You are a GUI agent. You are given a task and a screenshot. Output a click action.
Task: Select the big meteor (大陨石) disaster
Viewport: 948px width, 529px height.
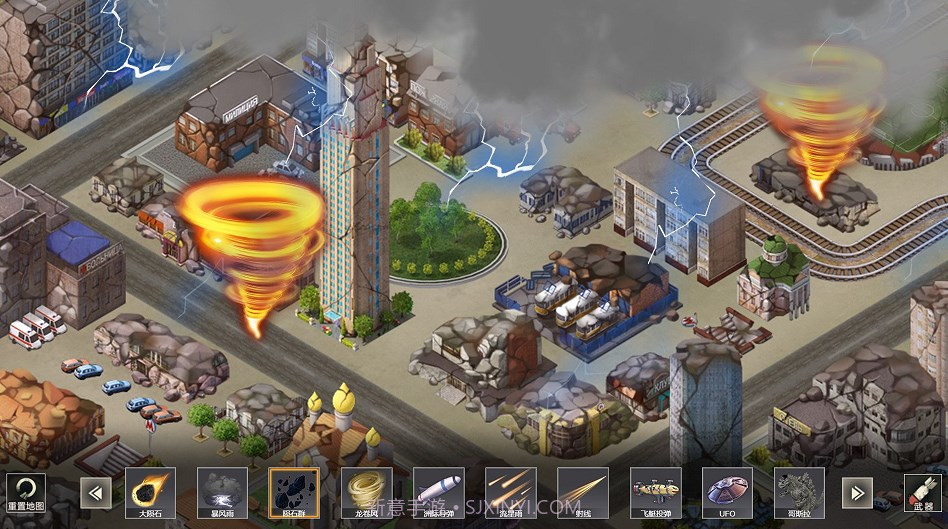click(150, 492)
